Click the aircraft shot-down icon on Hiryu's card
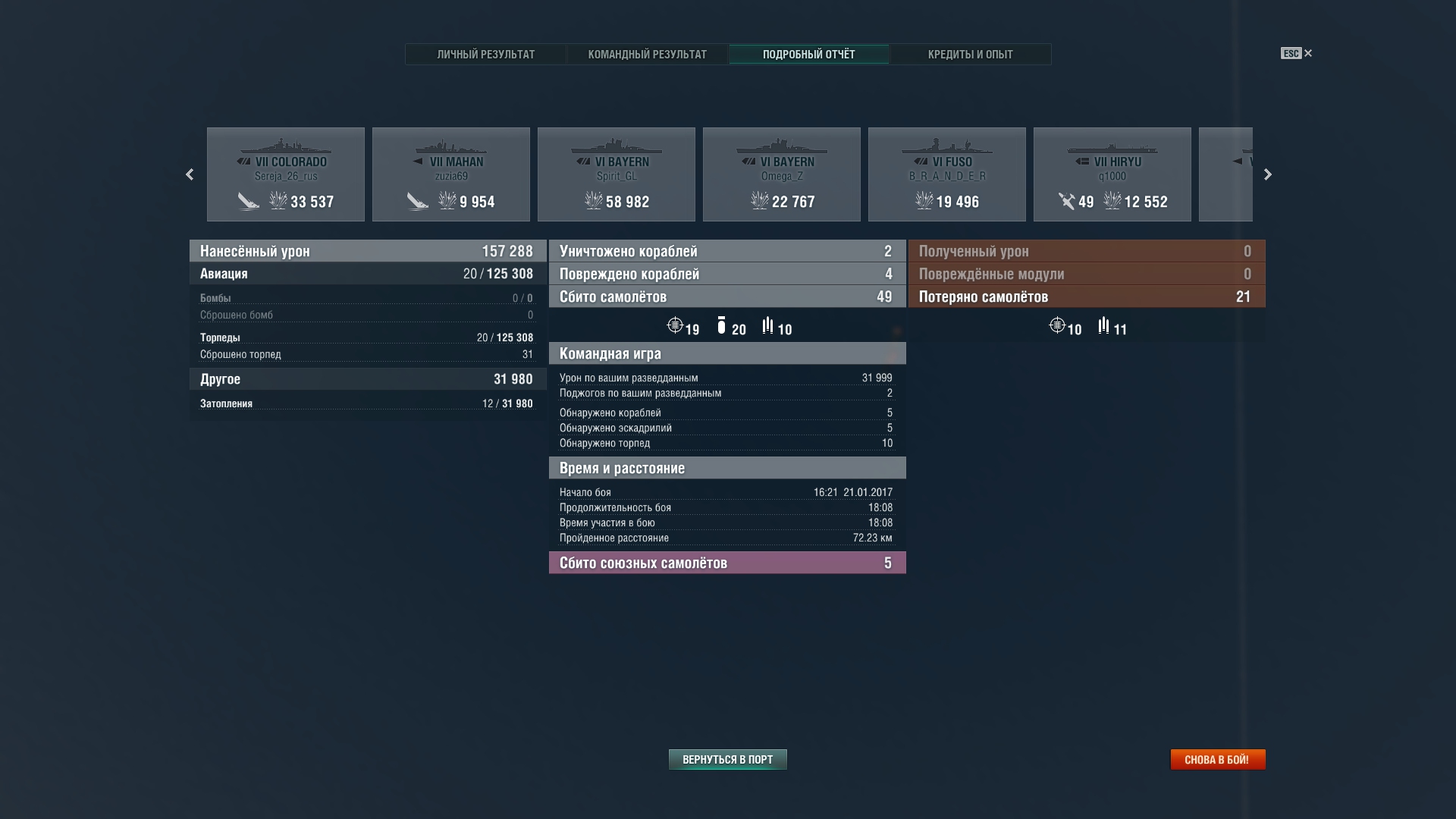Screen dimensions: 1456x819 coord(1065,202)
